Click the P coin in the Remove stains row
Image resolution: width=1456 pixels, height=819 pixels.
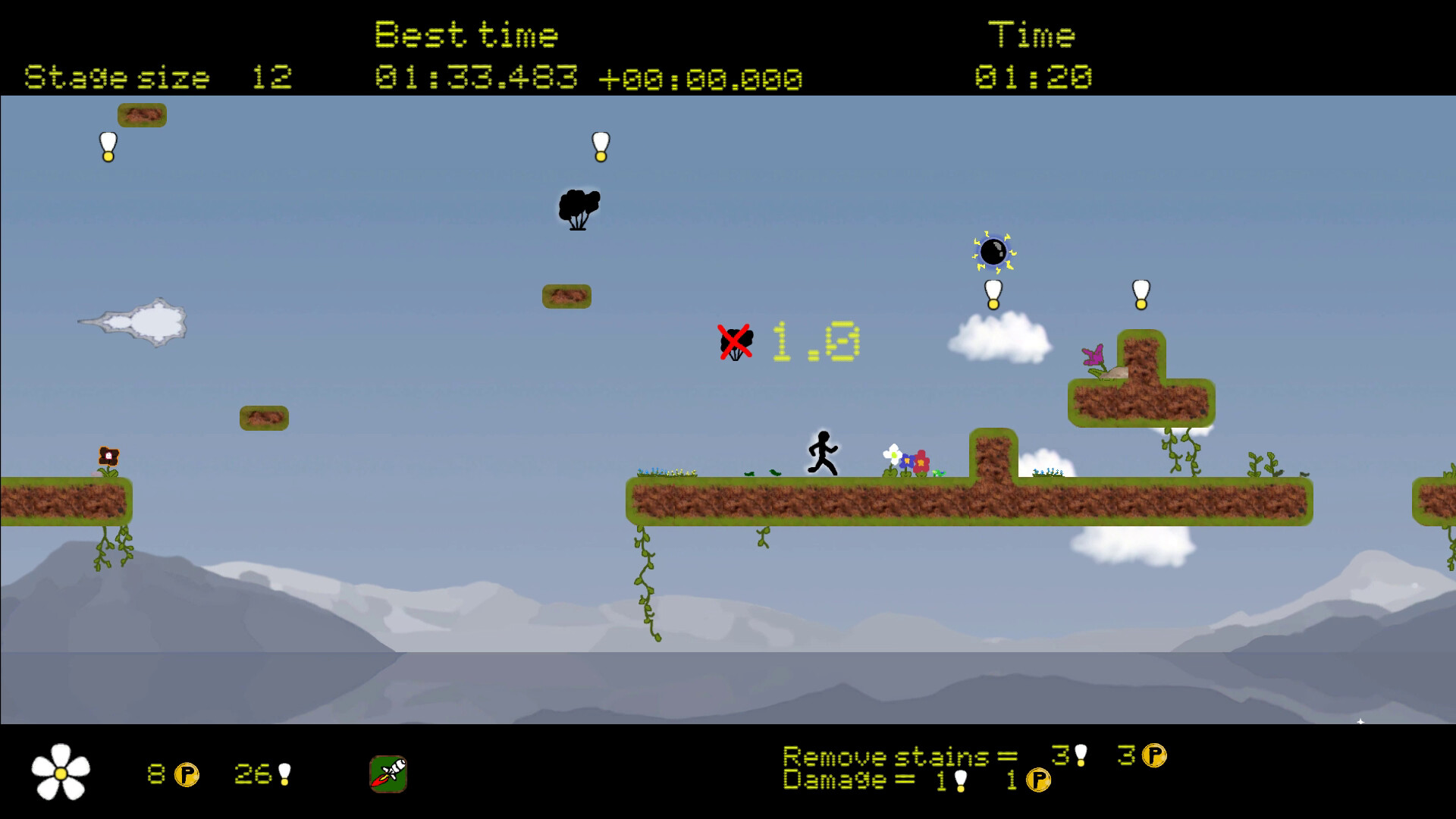point(1153,755)
